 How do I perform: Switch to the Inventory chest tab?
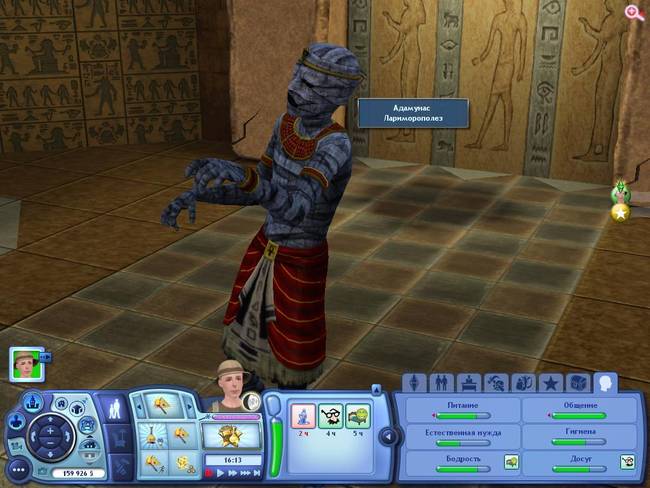[x=577, y=383]
